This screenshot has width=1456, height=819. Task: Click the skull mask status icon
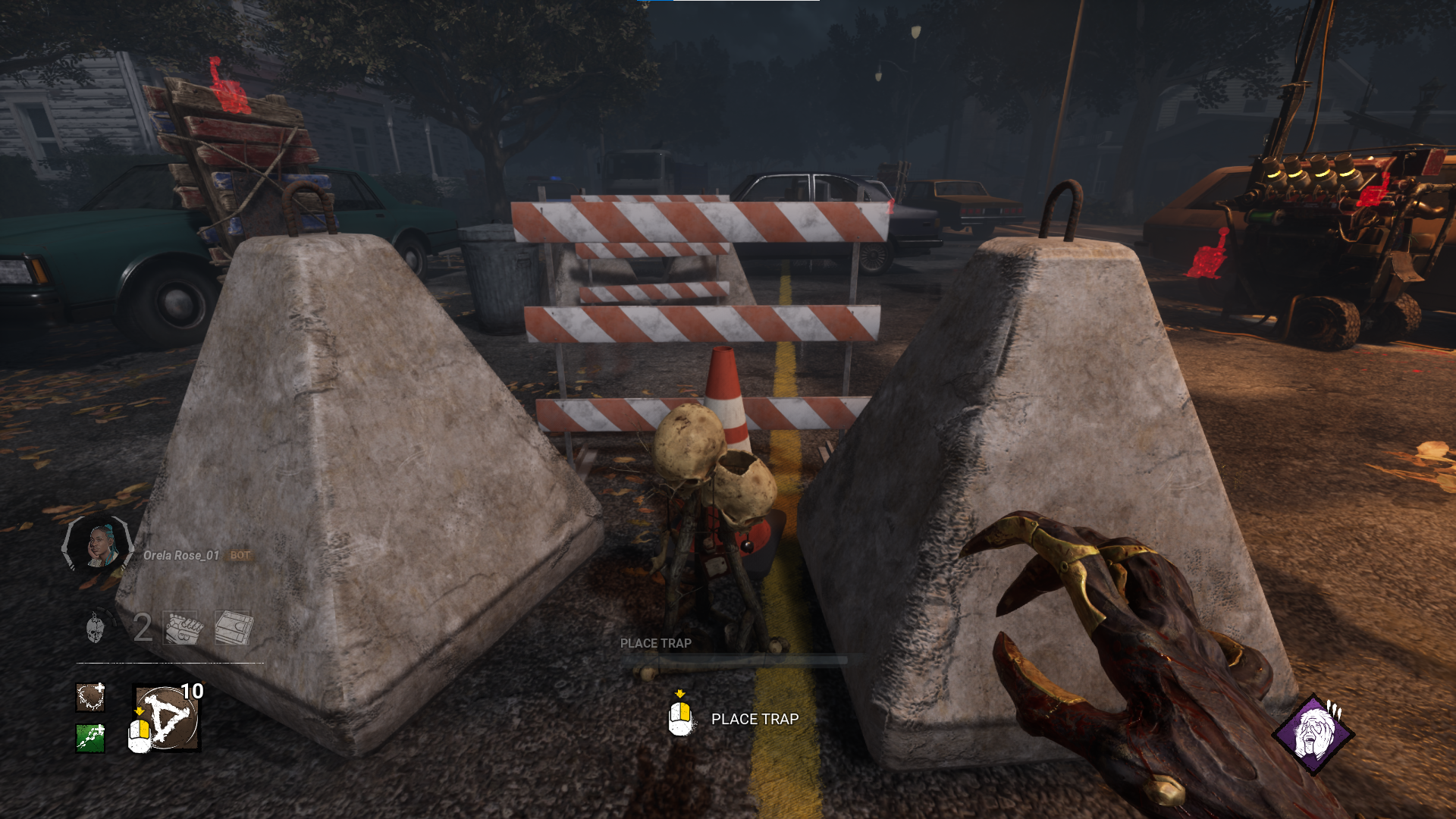(97, 628)
